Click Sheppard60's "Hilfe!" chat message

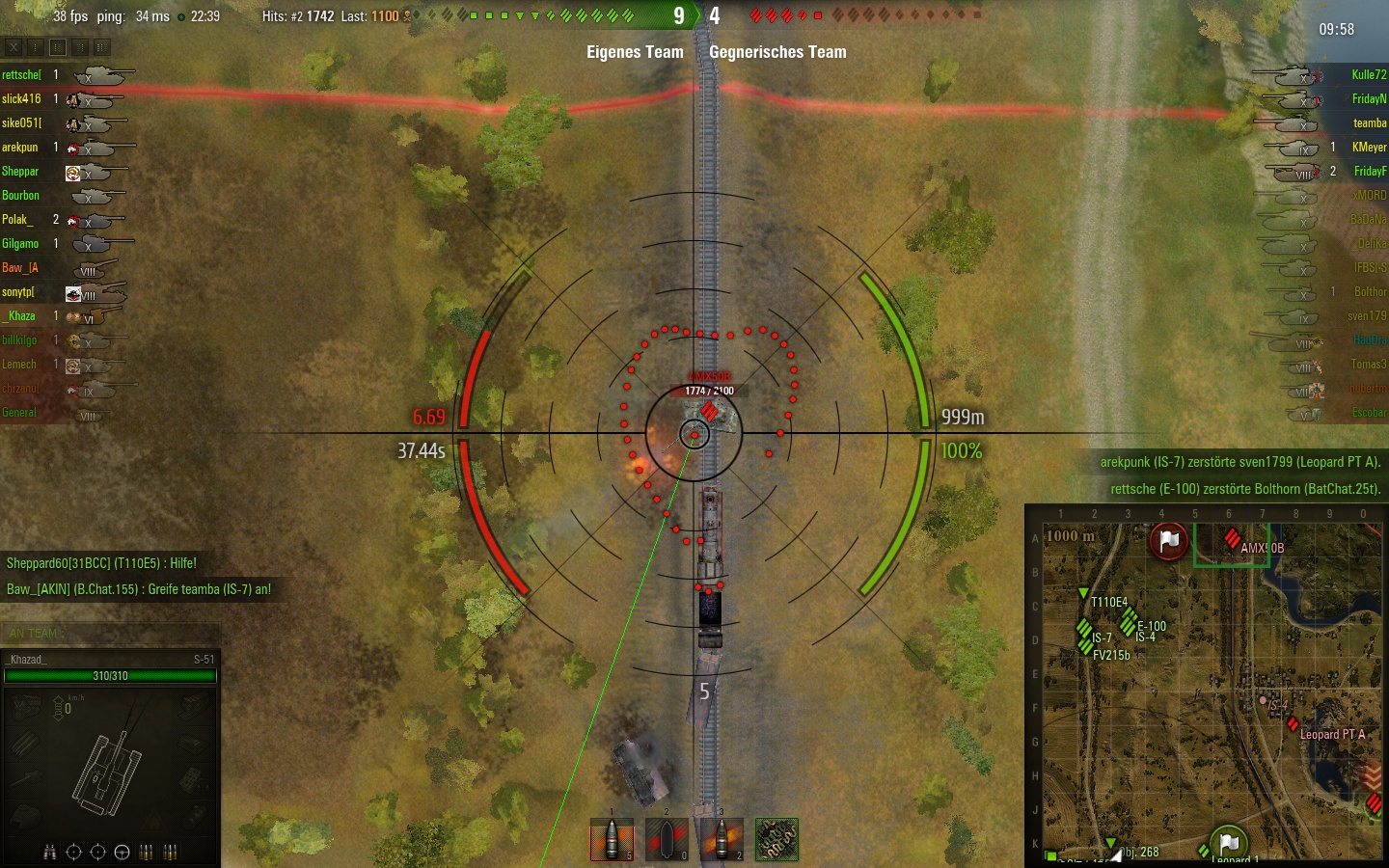101,563
